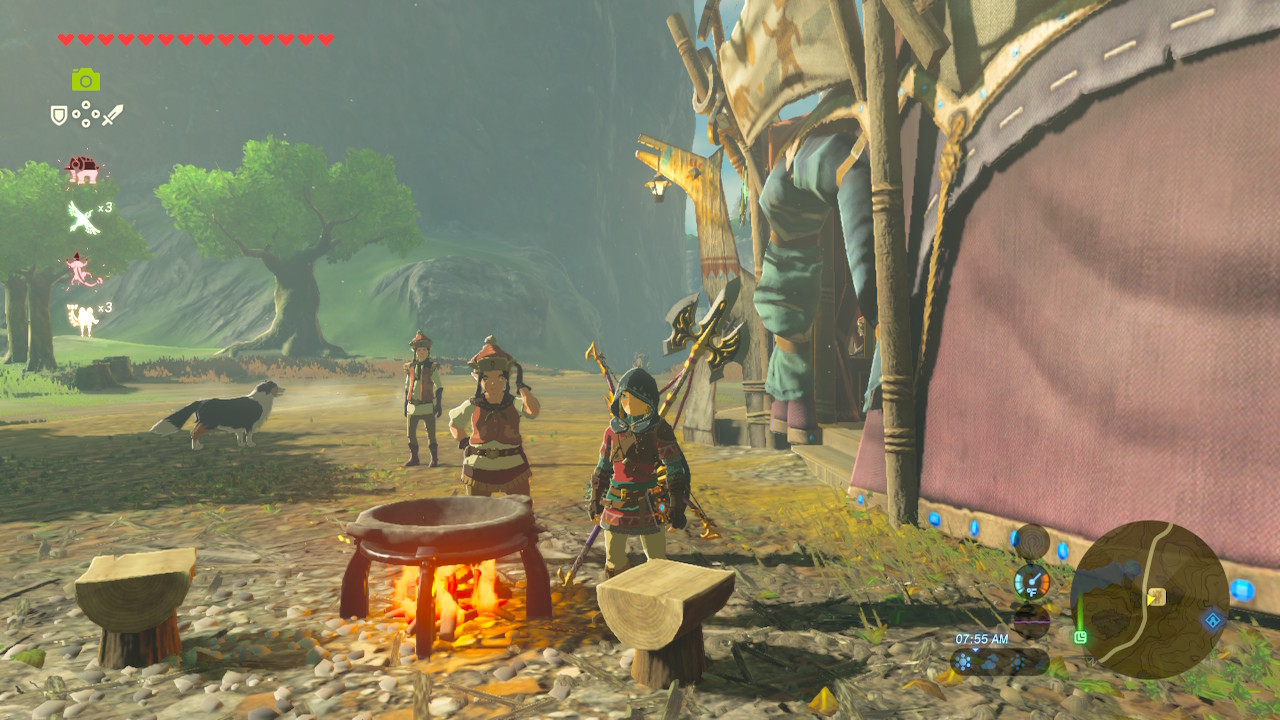Toggle the snowflake weather forecast icon
This screenshot has width=1280, height=720.
[x=963, y=661]
